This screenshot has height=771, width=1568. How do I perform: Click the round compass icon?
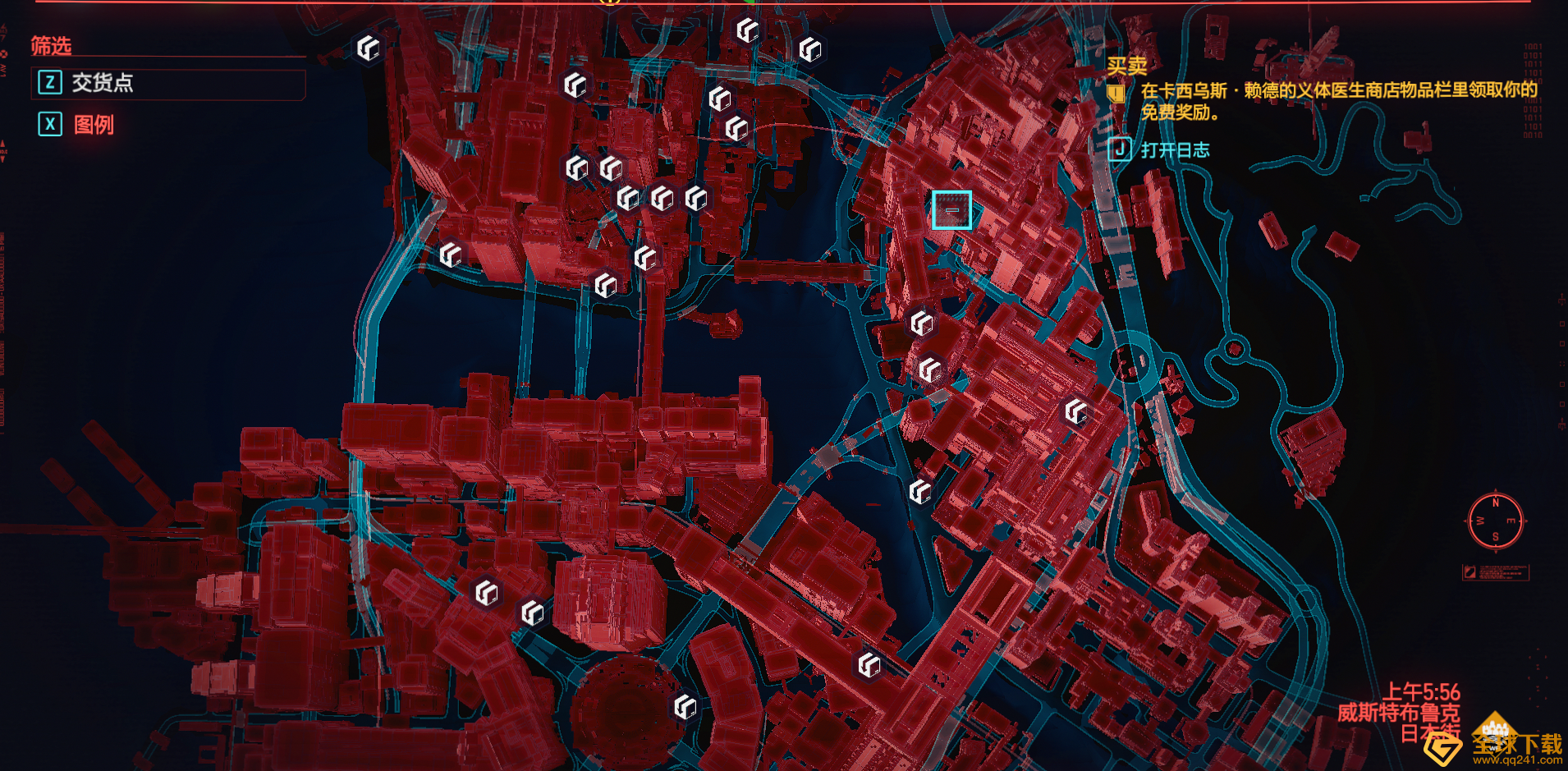1495,521
